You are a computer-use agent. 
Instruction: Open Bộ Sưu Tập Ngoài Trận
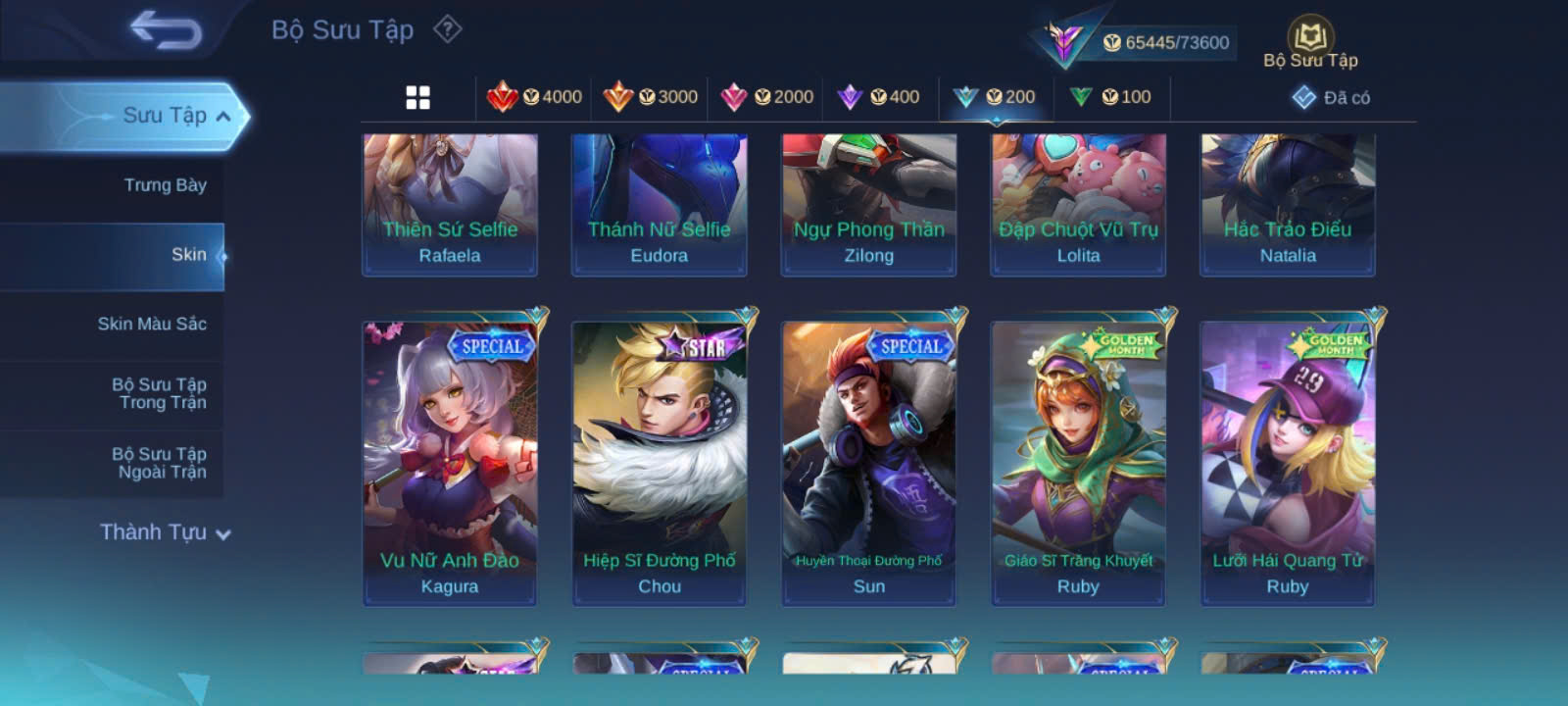pos(159,463)
